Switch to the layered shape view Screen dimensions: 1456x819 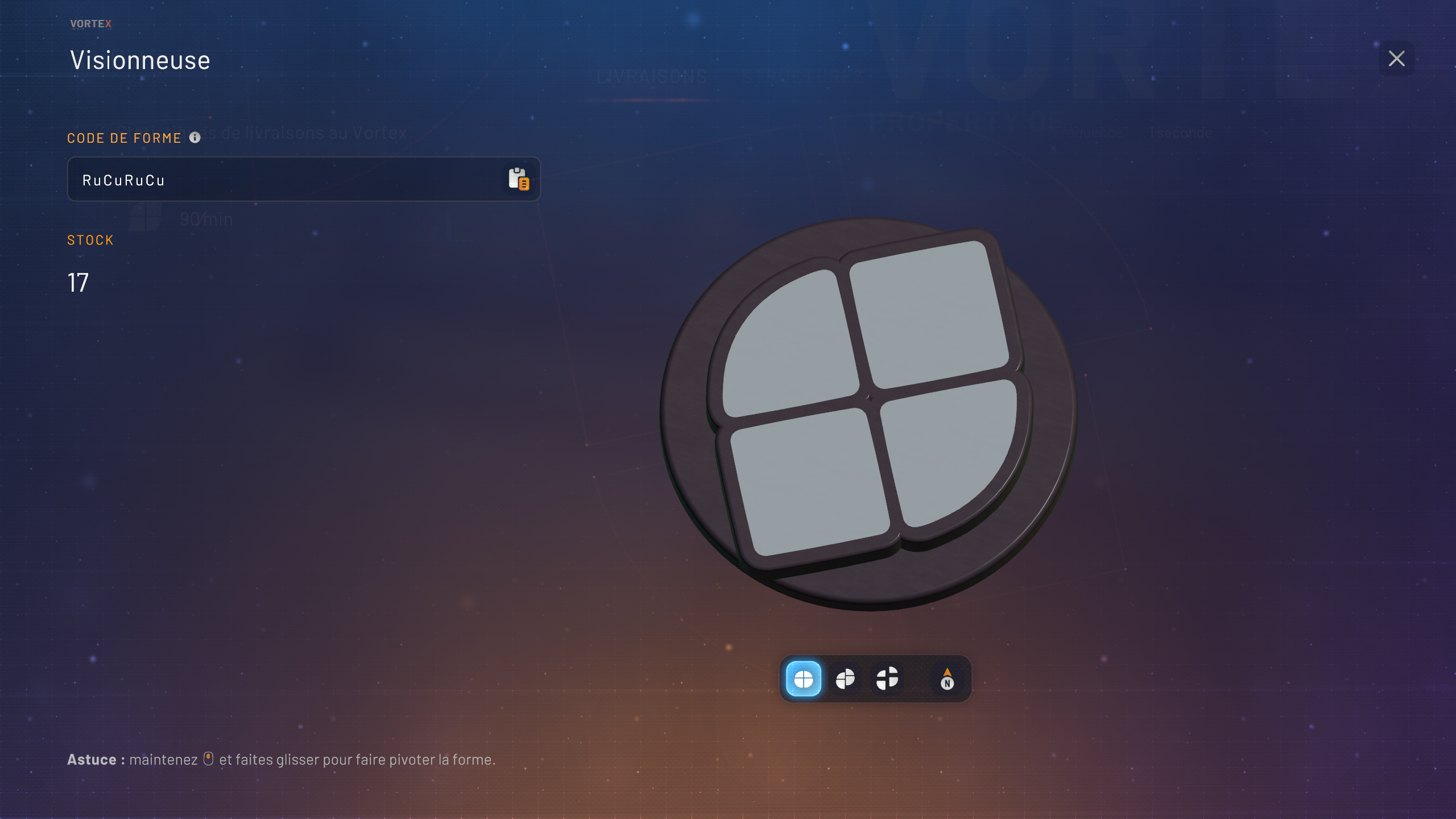point(845,679)
